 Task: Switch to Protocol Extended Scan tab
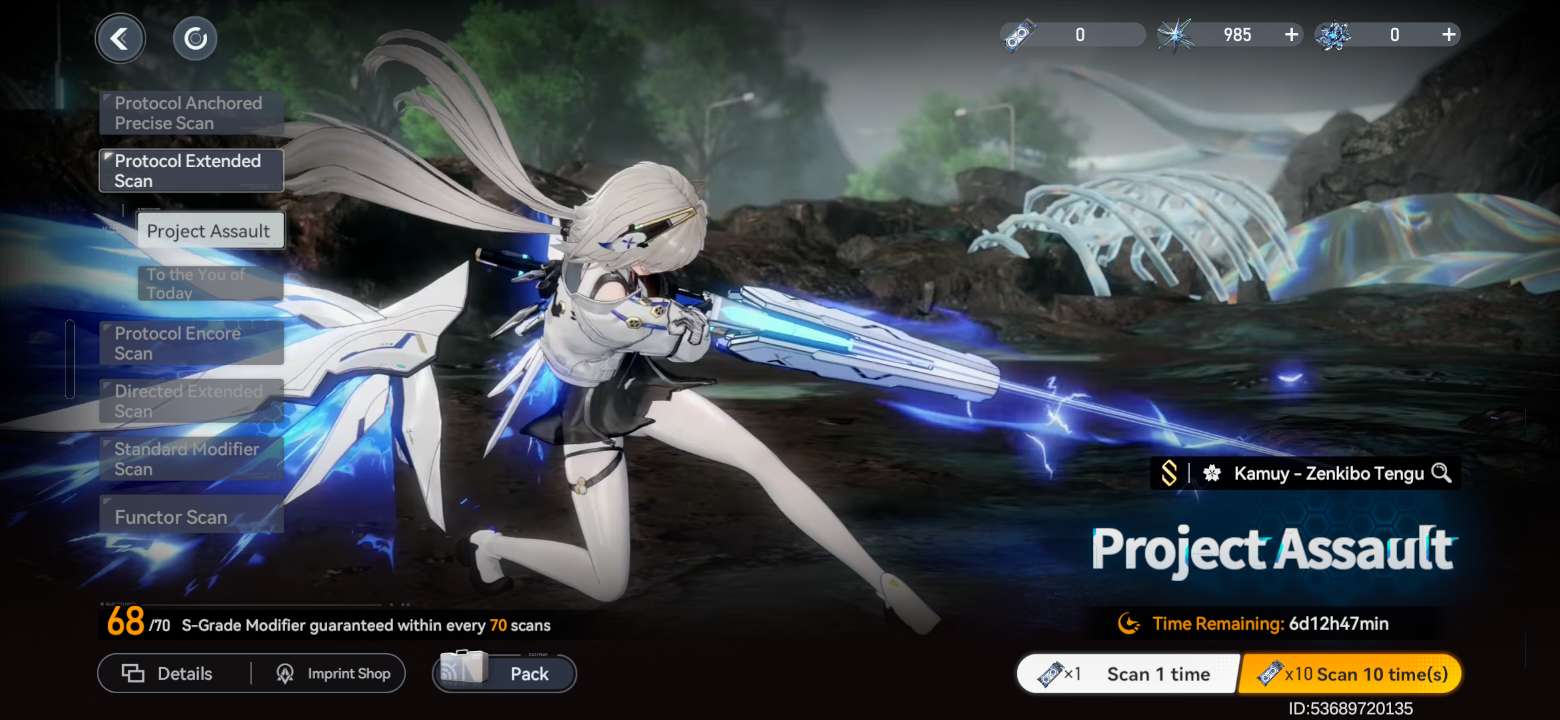point(190,171)
